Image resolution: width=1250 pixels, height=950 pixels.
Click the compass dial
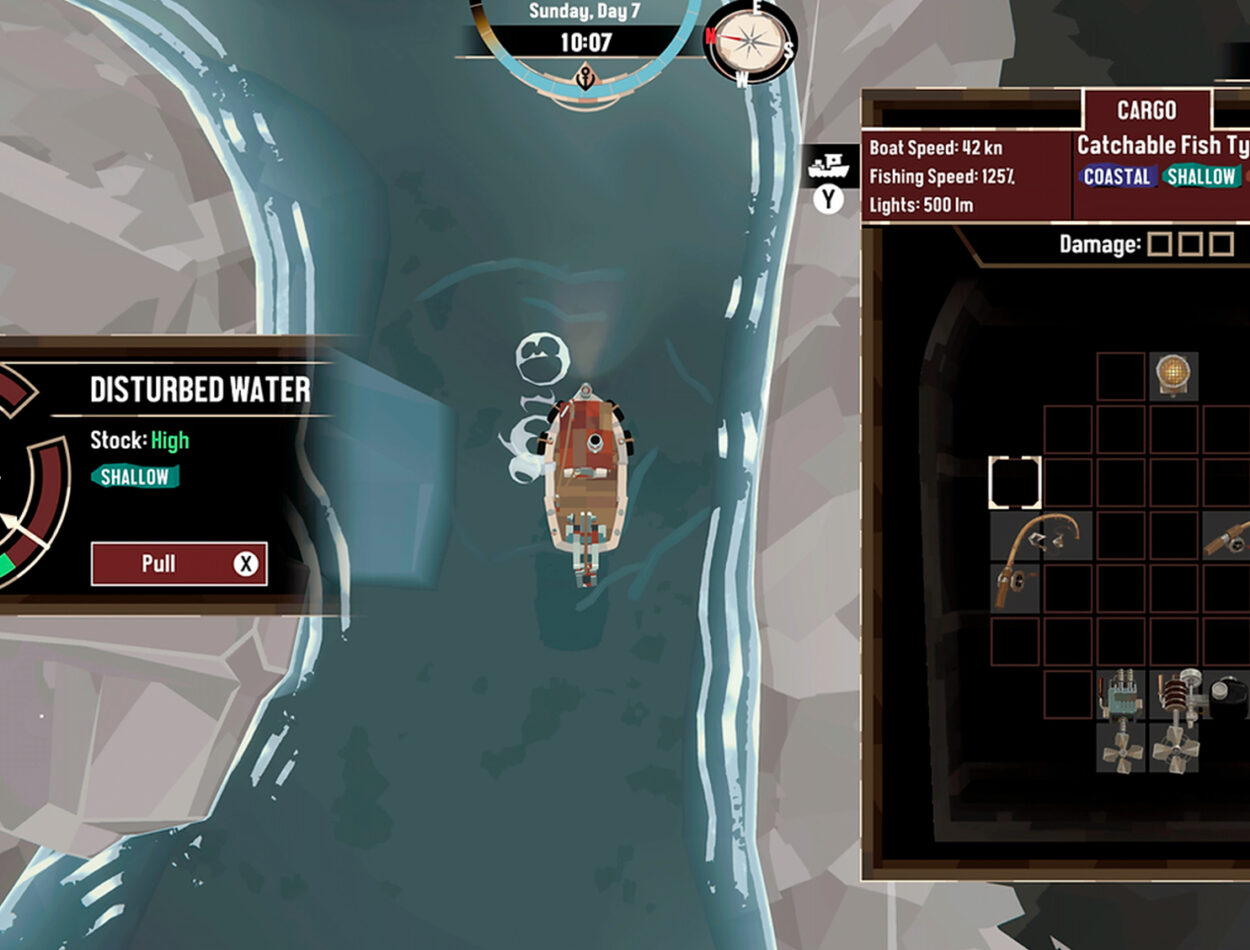[x=751, y=40]
